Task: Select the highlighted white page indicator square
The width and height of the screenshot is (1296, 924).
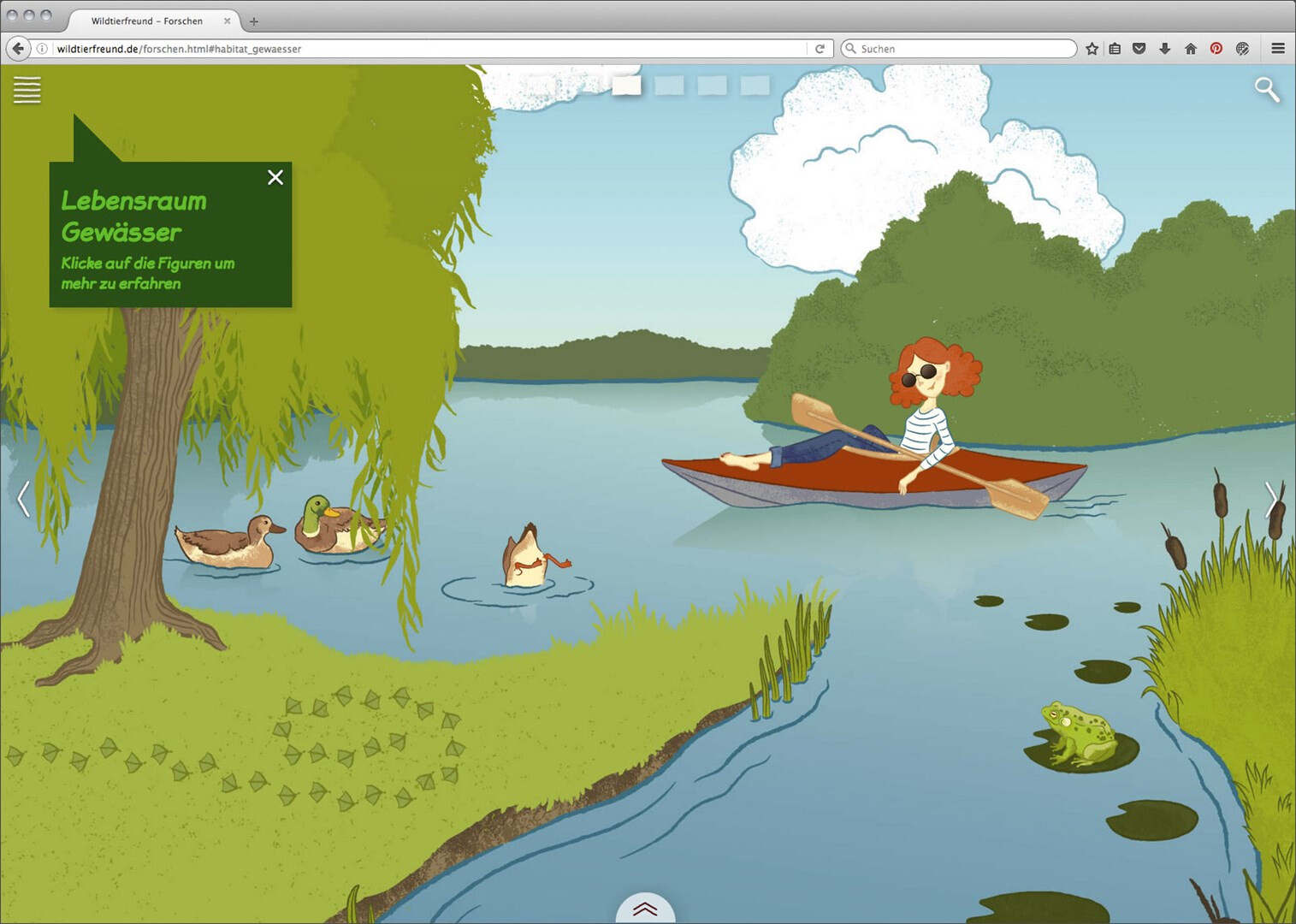Action: (626, 86)
